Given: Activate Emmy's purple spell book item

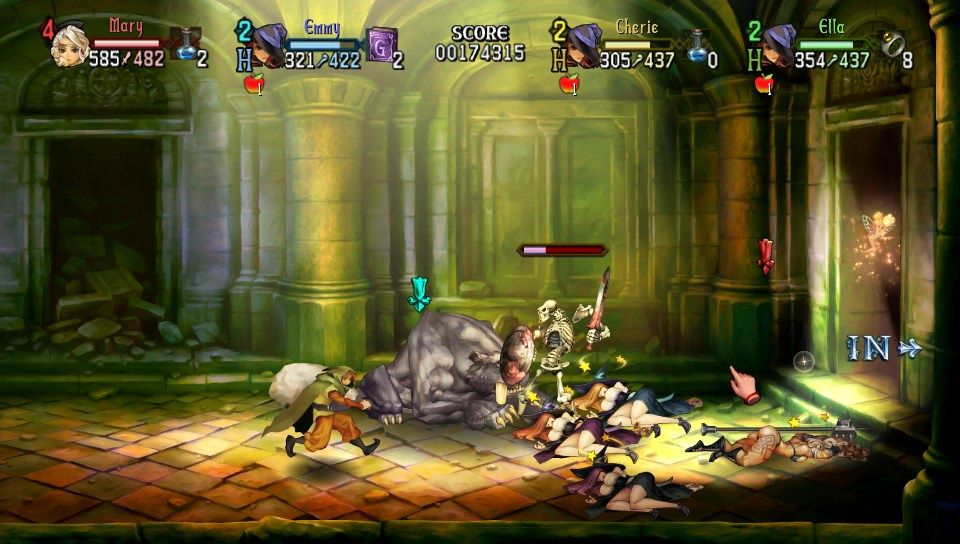Looking at the screenshot, I should [x=381, y=45].
